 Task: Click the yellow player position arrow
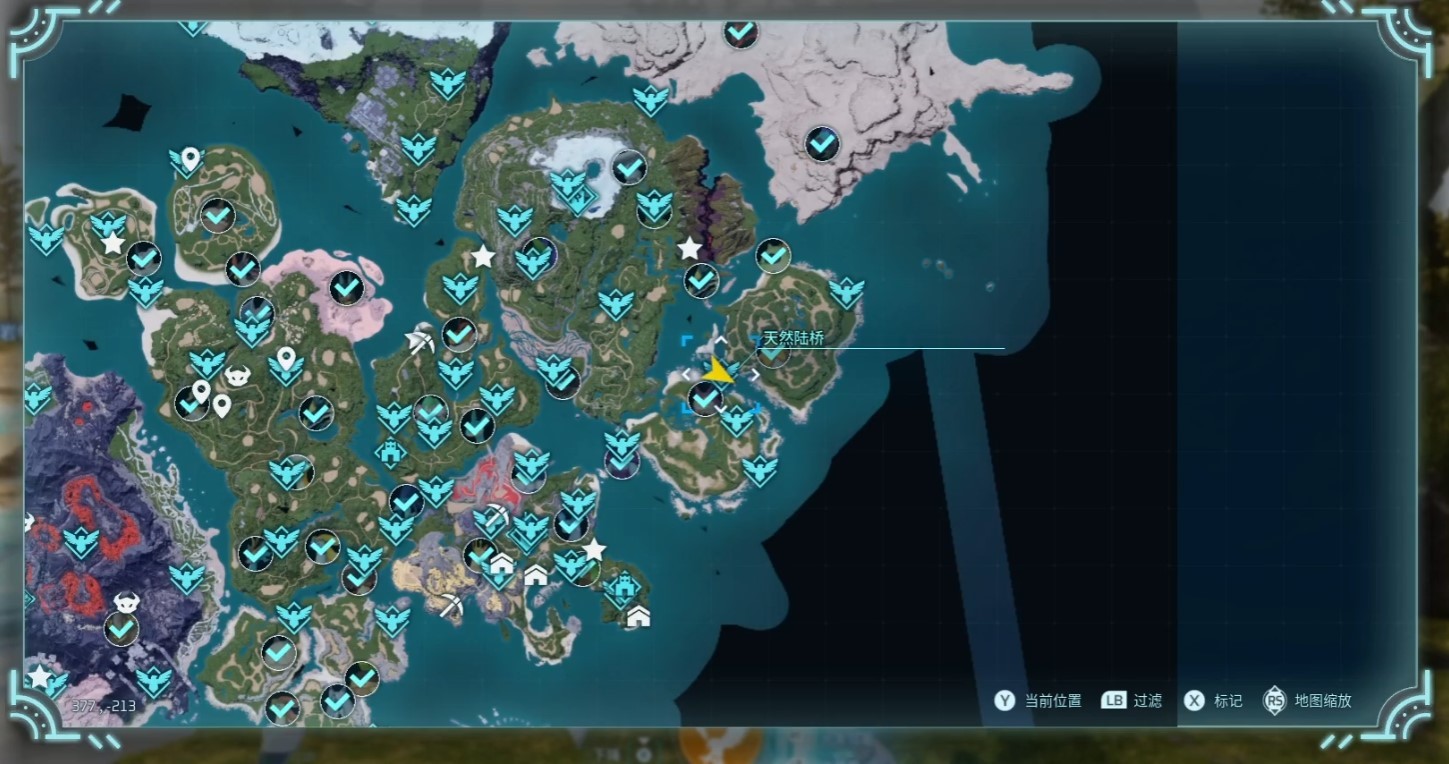click(x=717, y=372)
